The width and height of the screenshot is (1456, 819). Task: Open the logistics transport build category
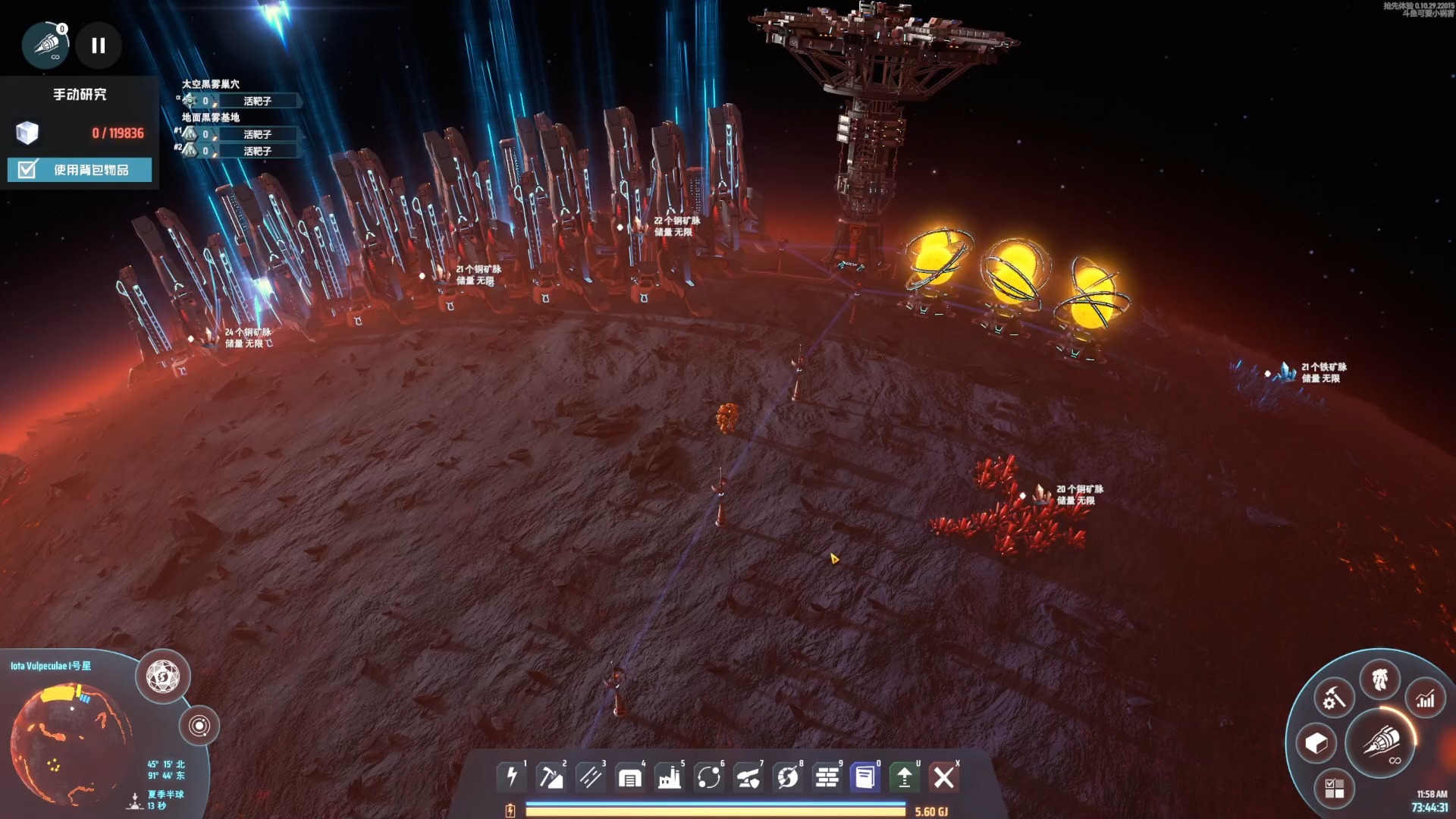pyautogui.click(x=709, y=777)
